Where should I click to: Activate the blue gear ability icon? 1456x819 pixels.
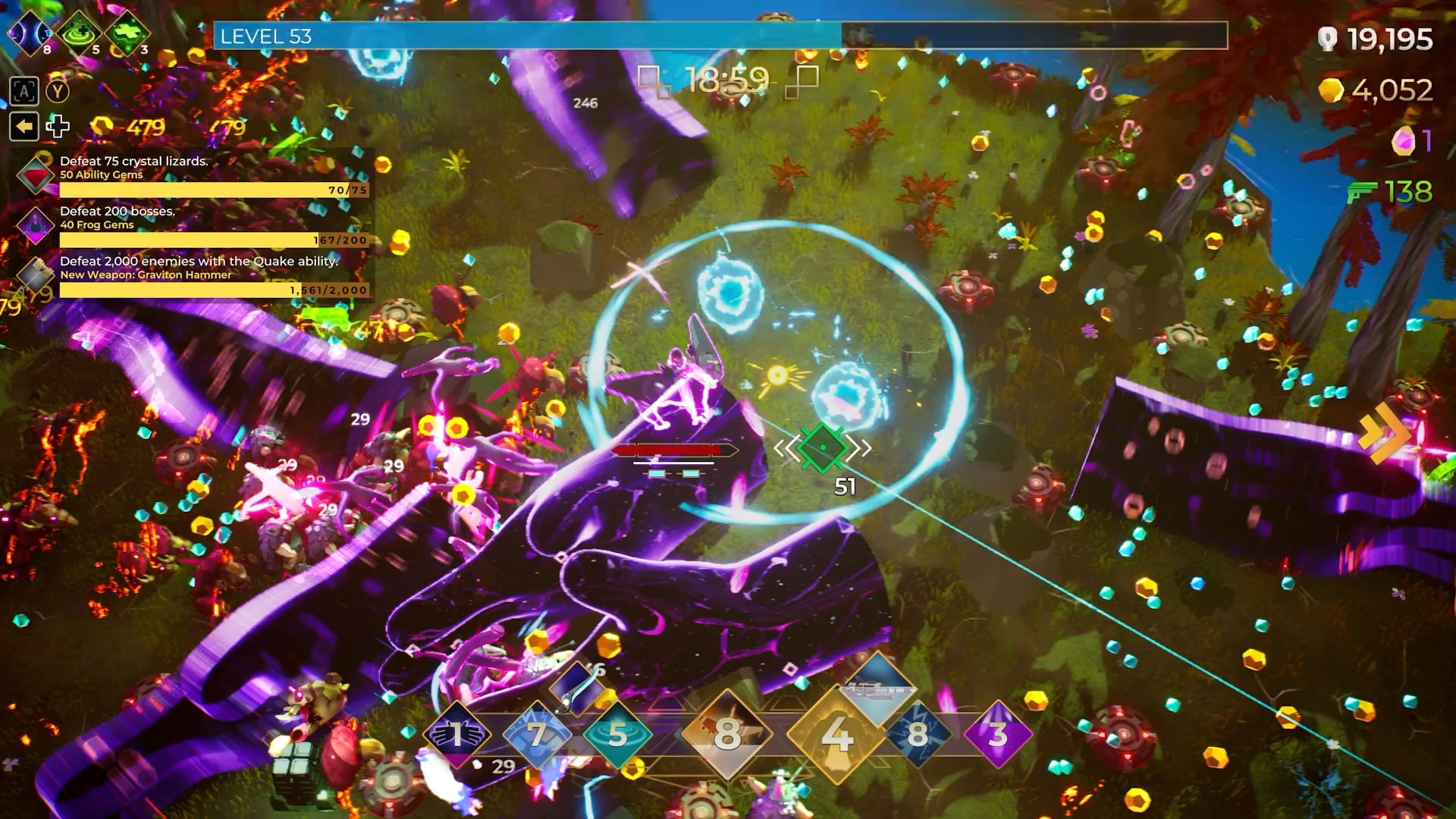537,733
